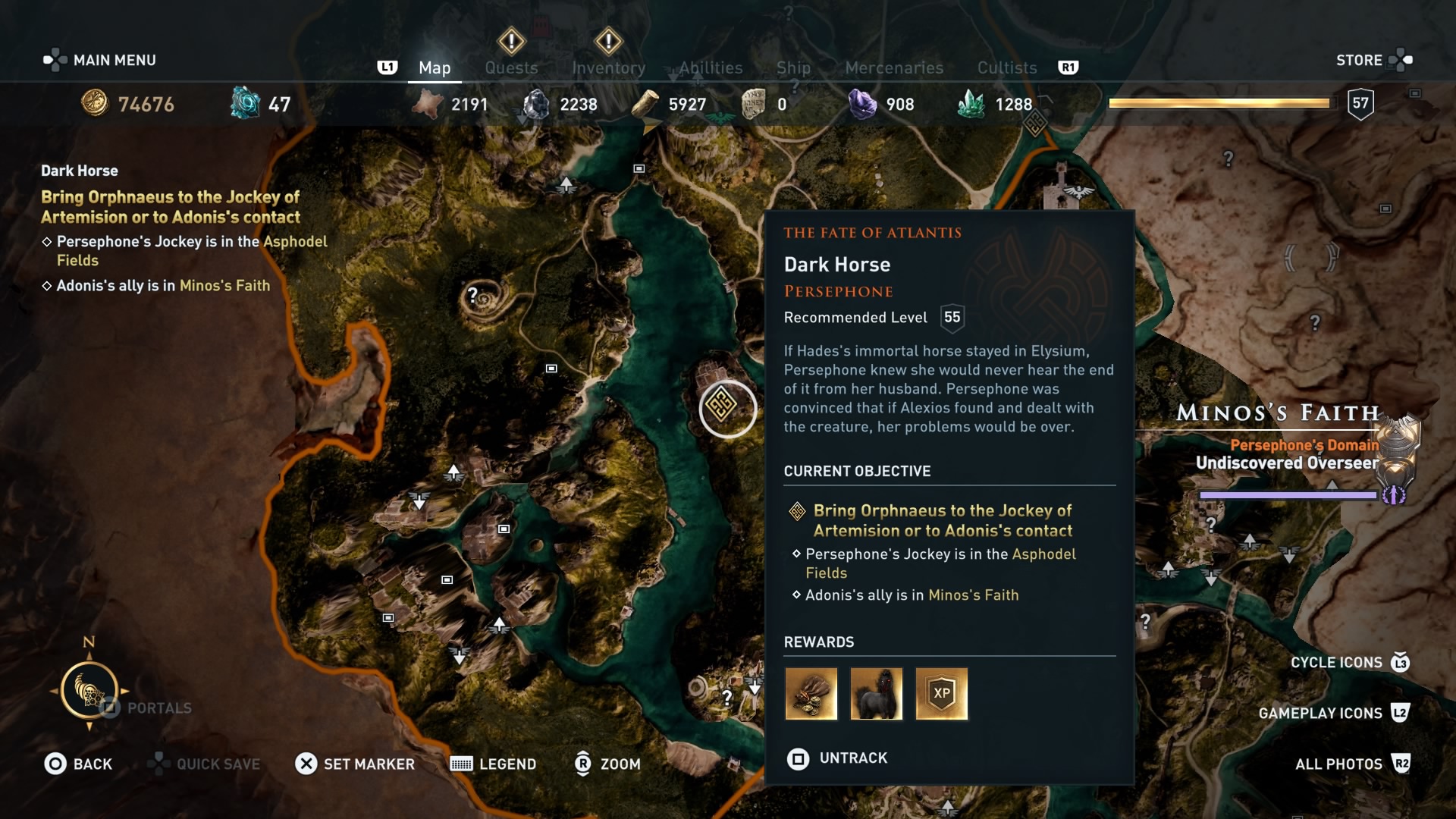Select the orichalcum resource icon
This screenshot has width=1456, height=819.
(244, 103)
